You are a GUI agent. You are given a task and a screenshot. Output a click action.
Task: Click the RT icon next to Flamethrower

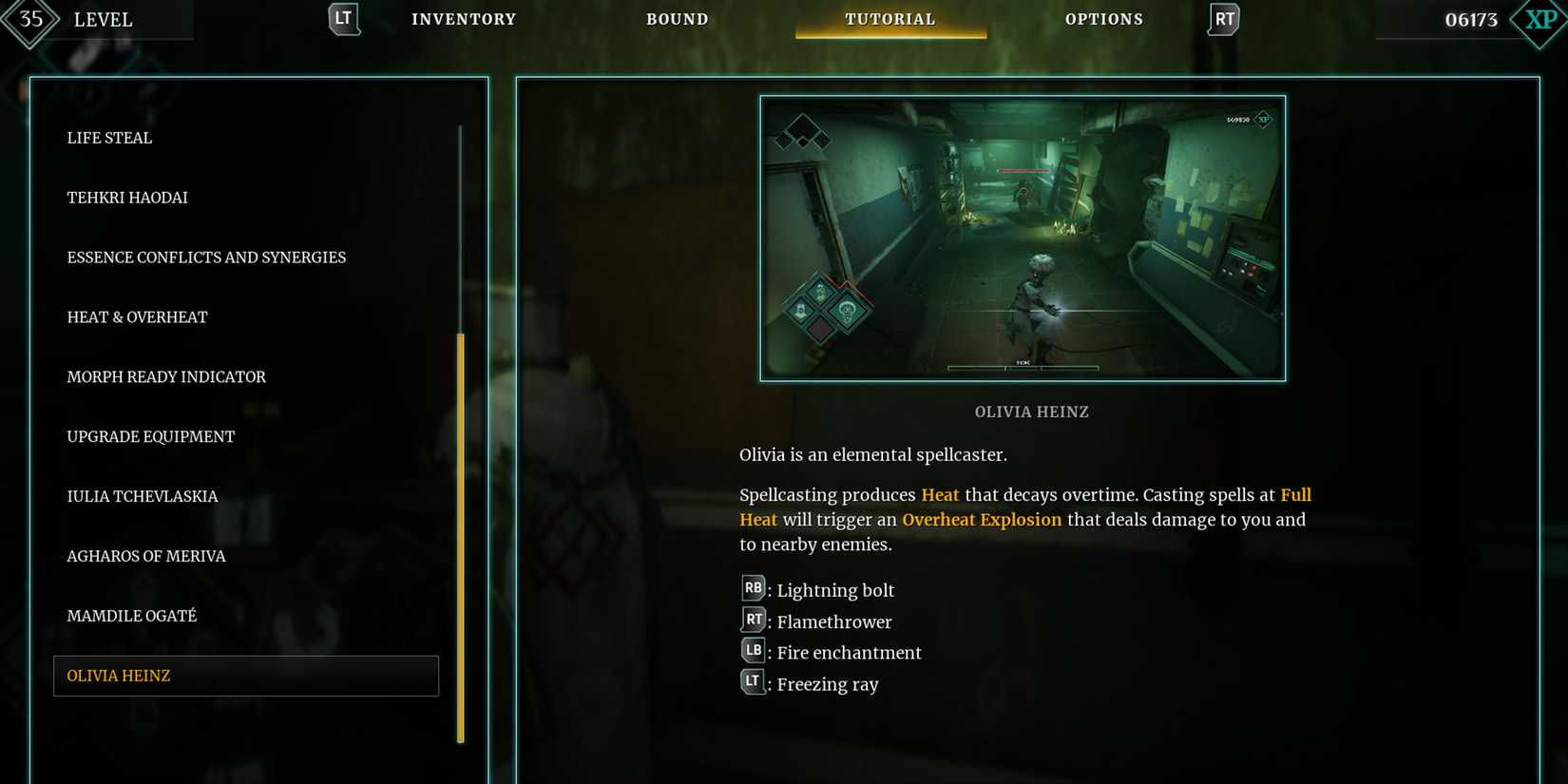[x=753, y=620]
